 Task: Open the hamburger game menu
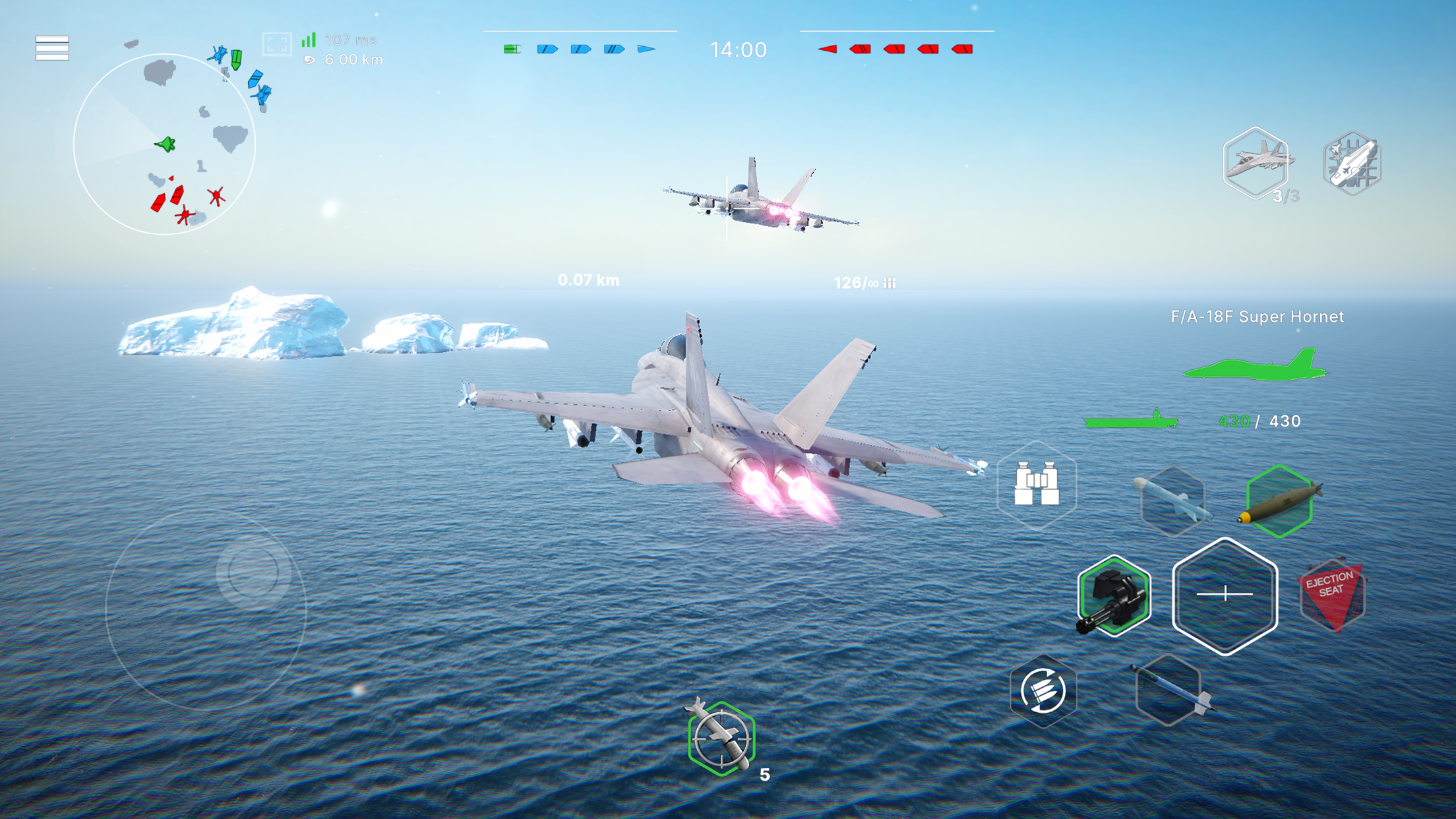coord(53,49)
